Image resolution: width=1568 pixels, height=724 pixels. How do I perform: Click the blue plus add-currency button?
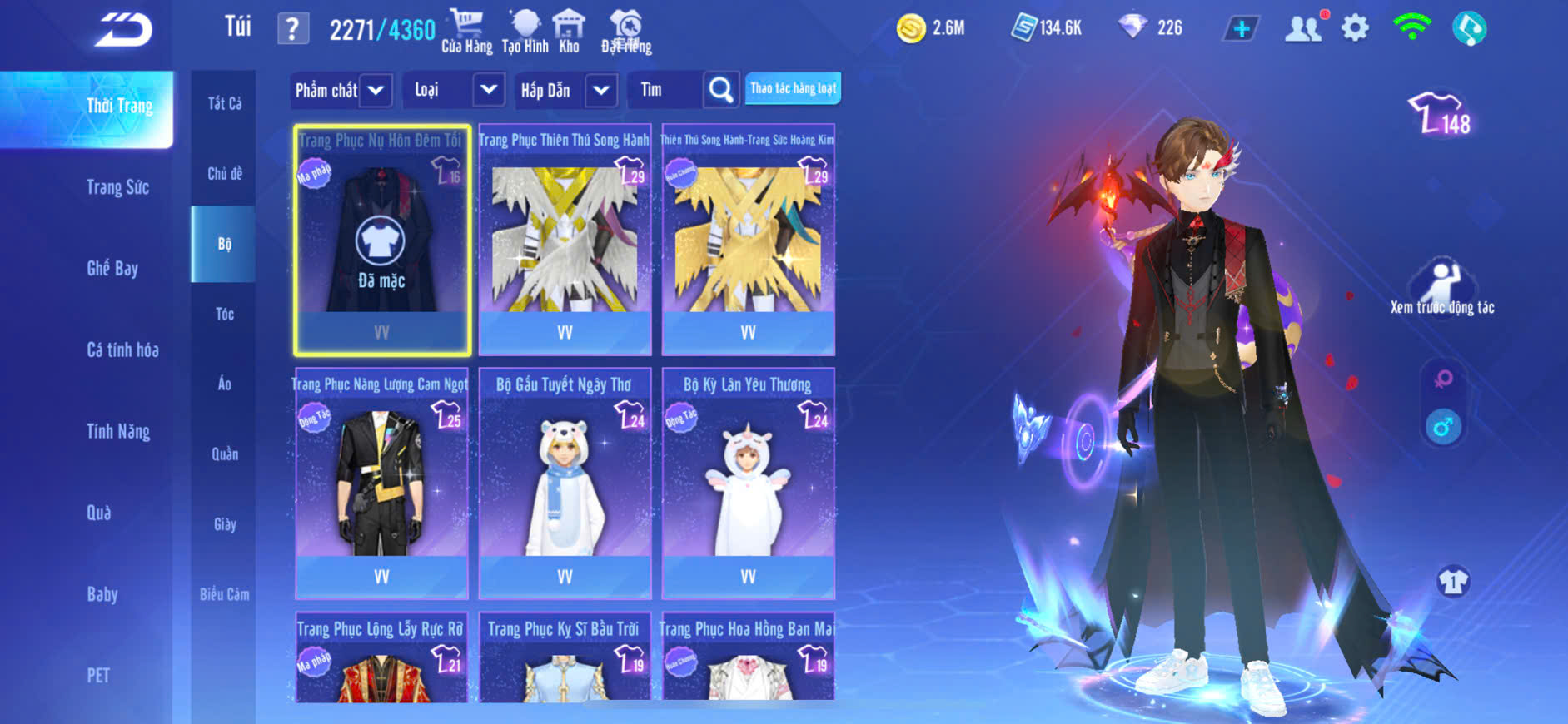(1241, 29)
